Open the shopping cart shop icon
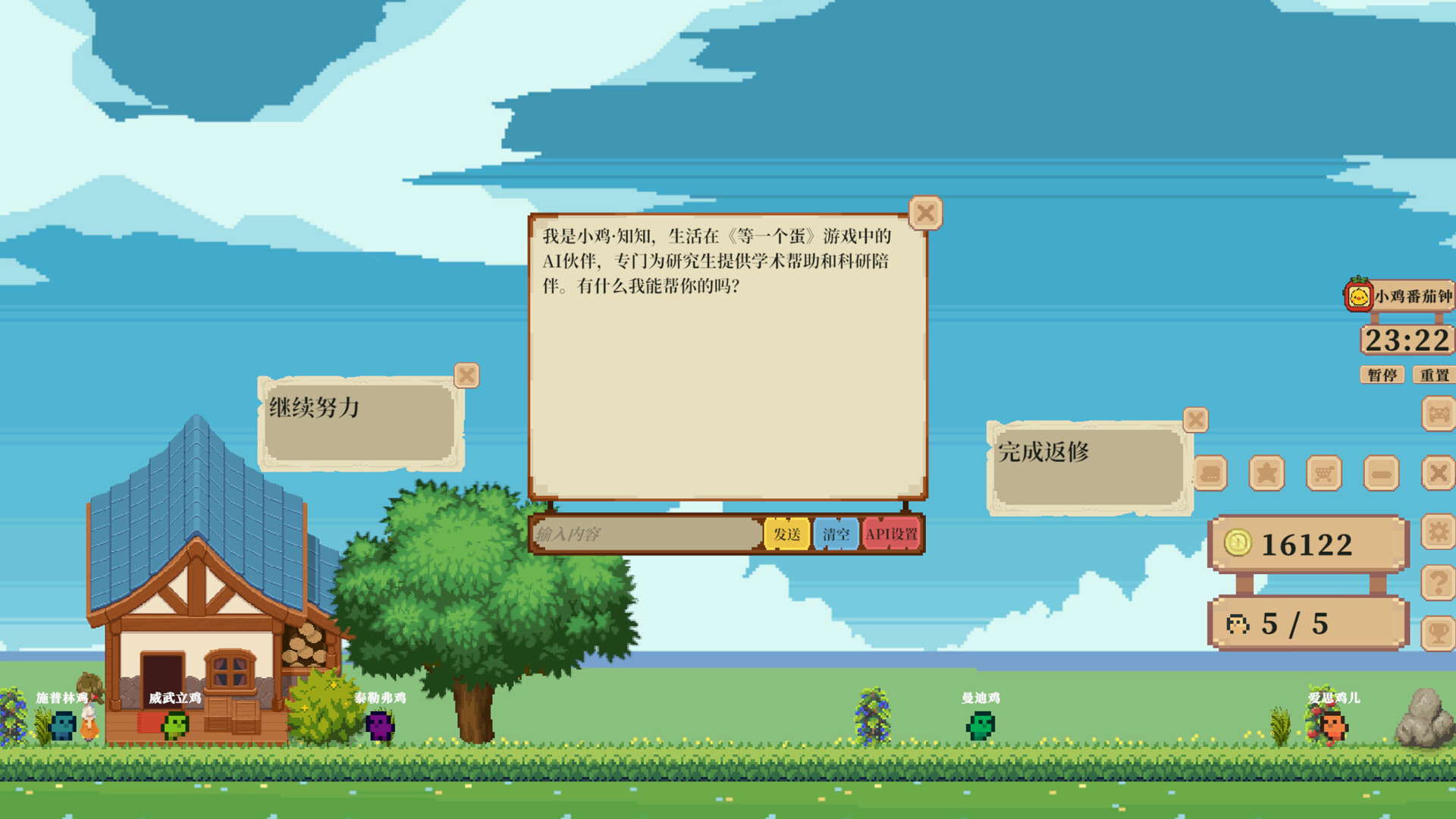Screen dimensions: 1456x819 [x=1324, y=474]
